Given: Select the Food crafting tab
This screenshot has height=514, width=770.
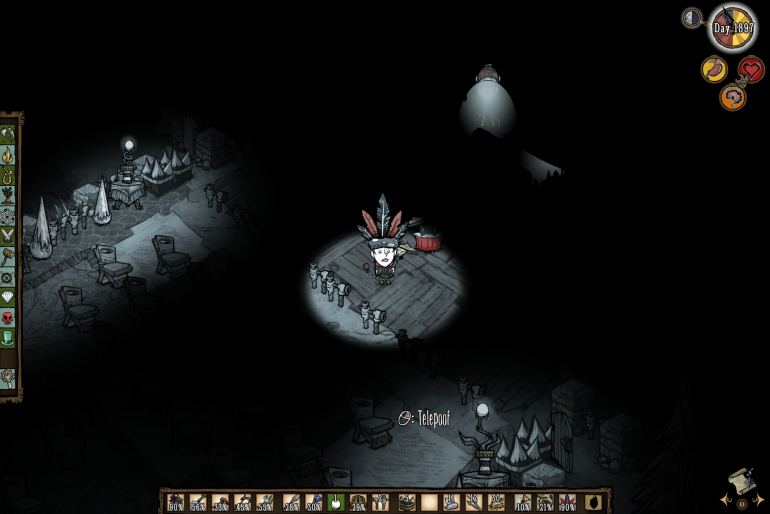Looking at the screenshot, I should [x=8, y=195].
